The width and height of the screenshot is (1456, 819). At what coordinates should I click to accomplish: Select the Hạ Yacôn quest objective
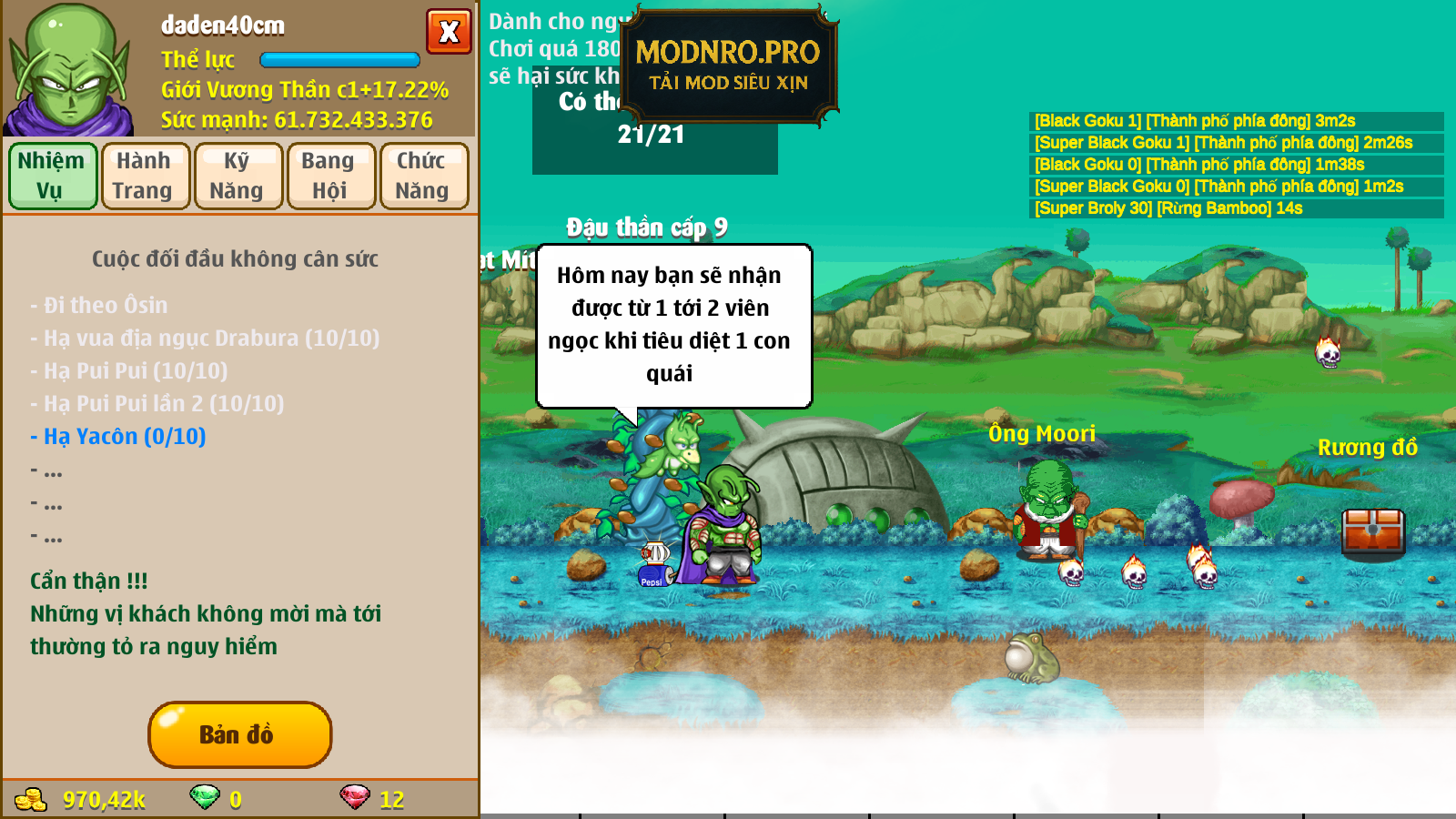(x=118, y=437)
